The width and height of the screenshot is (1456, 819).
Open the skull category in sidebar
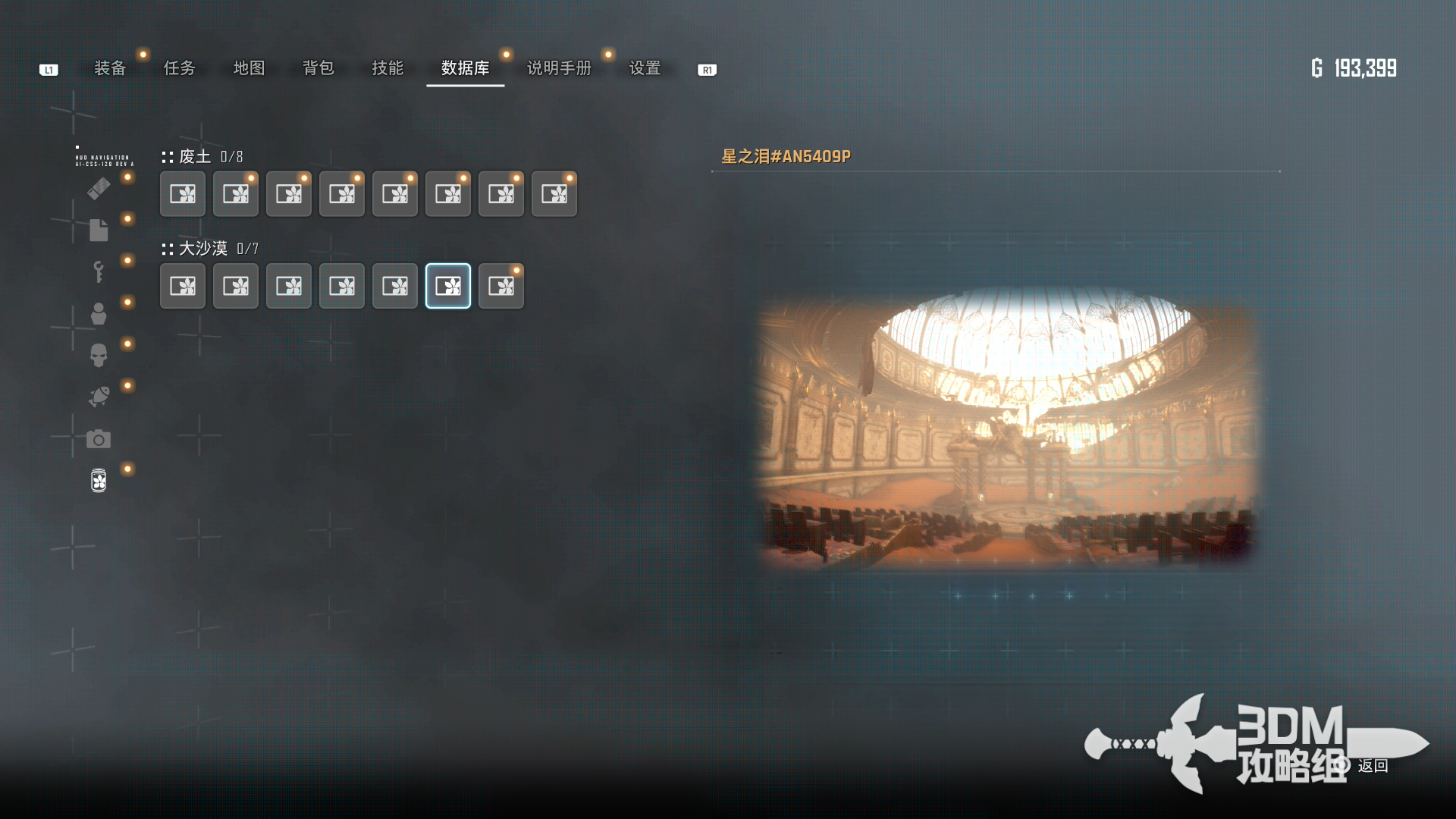[x=99, y=355]
